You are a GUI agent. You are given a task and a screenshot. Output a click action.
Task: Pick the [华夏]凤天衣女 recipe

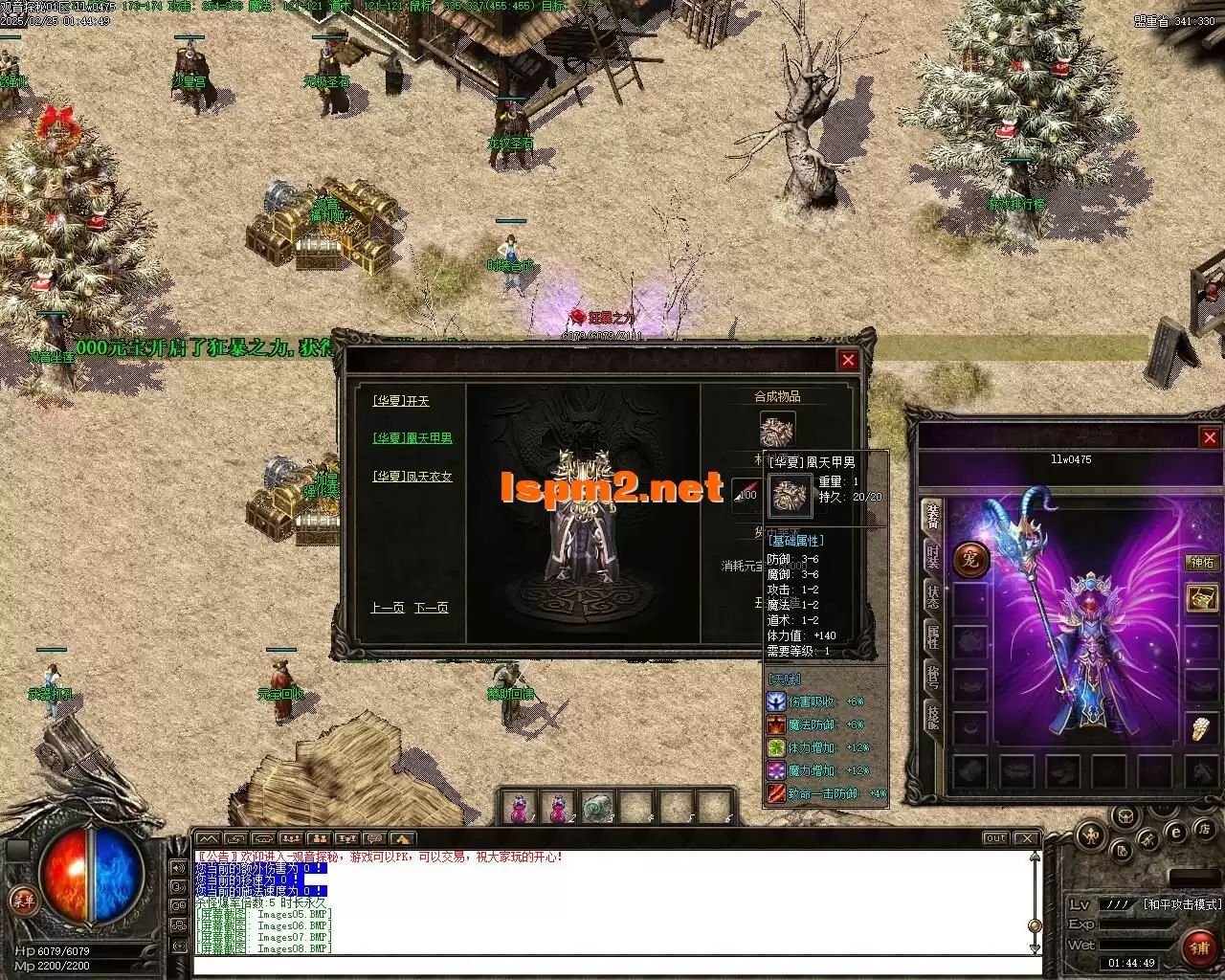pos(412,477)
